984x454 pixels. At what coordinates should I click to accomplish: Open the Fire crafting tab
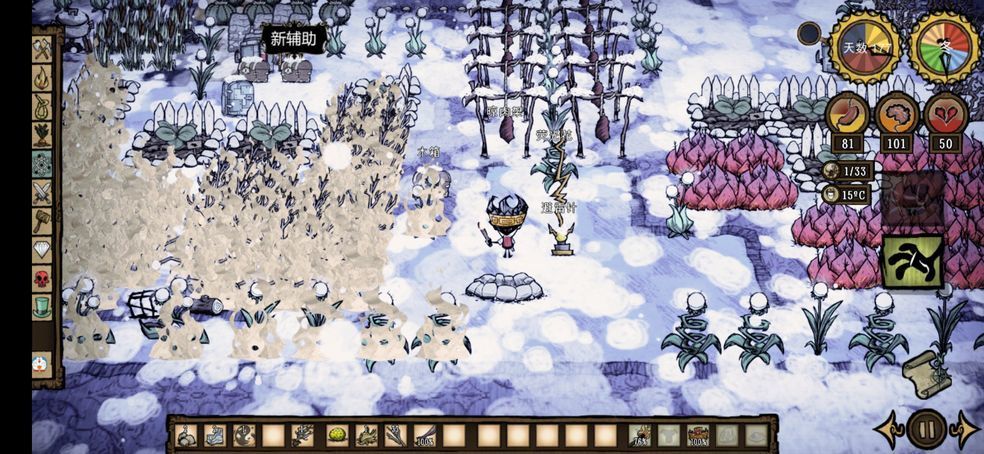pos(42,77)
